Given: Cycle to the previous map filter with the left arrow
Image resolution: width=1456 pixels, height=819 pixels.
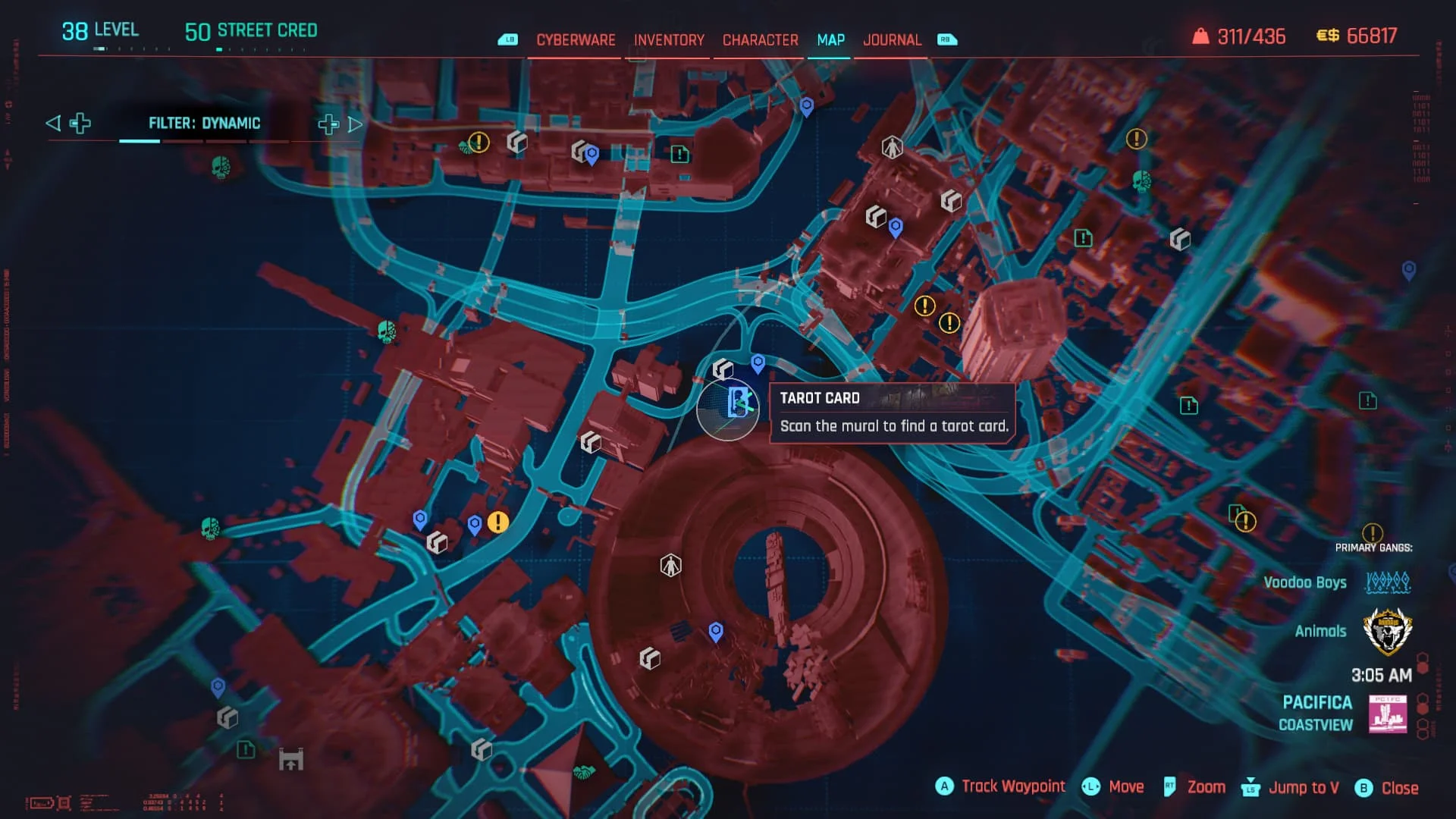Looking at the screenshot, I should tap(52, 122).
